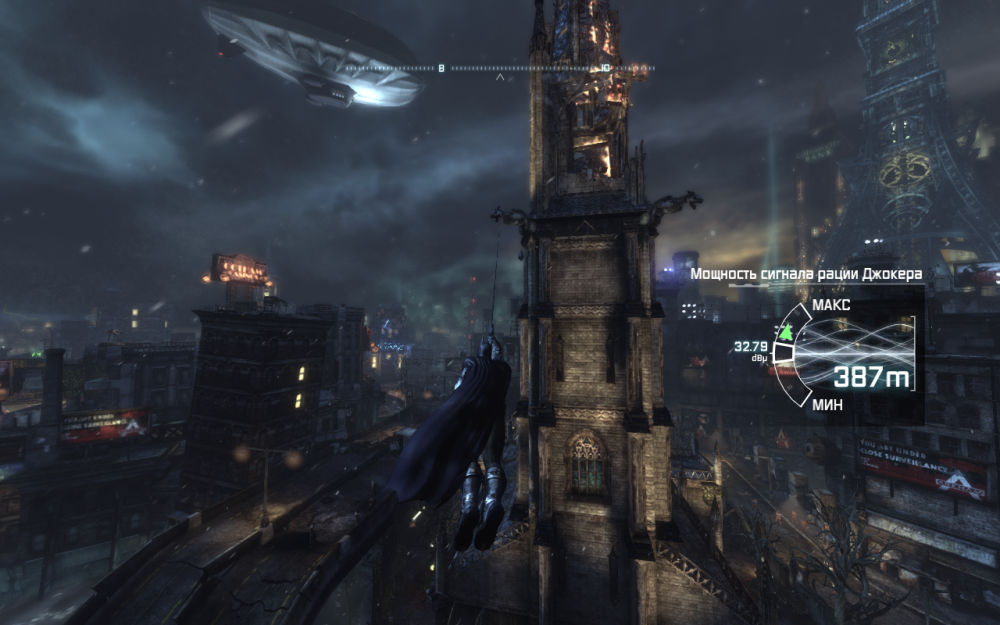Select the compass bar at the top

point(500,68)
